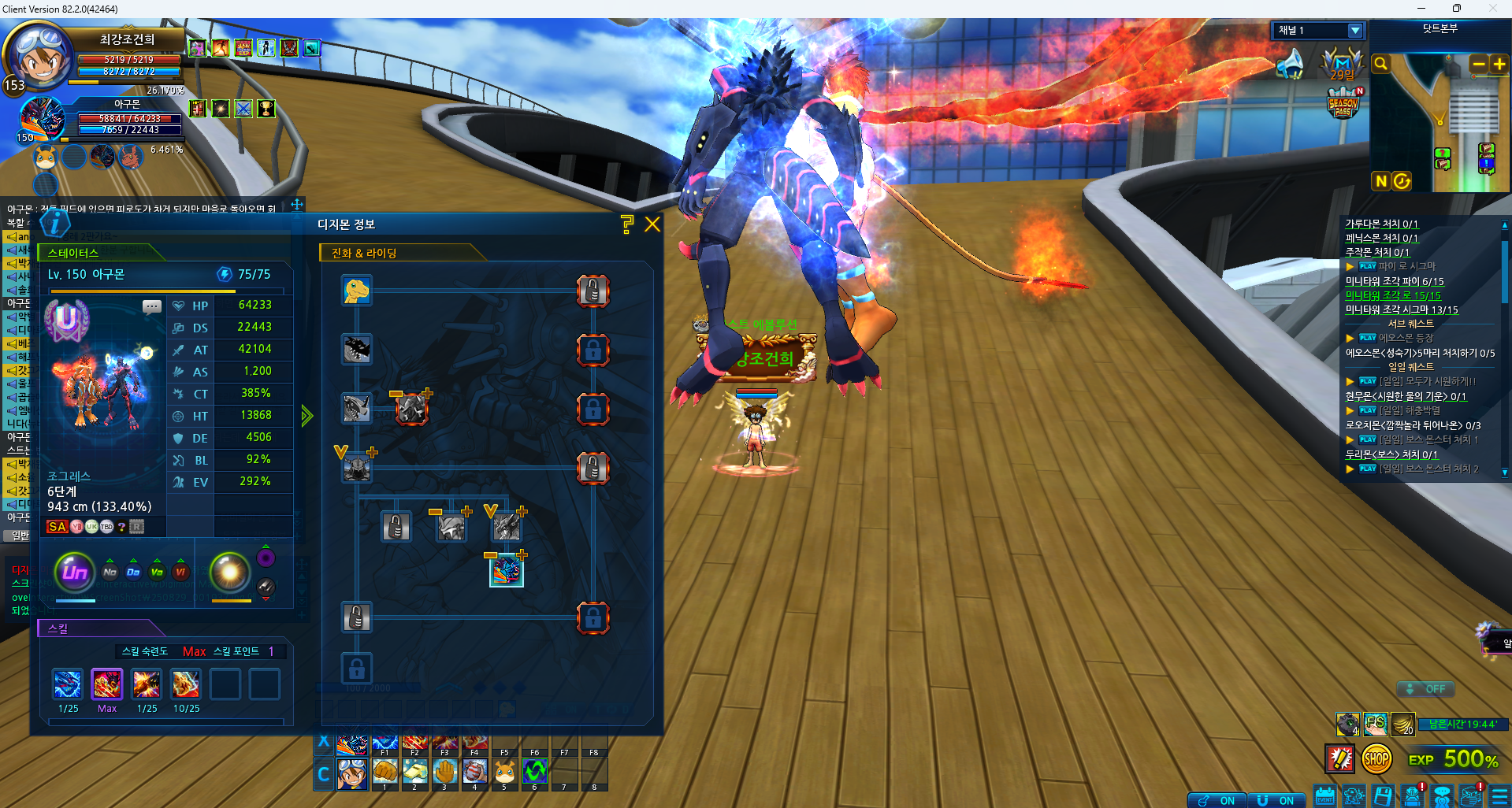This screenshot has height=808, width=1512.
Task: Zoom out on the minimap
Action: pyautogui.click(x=1478, y=64)
